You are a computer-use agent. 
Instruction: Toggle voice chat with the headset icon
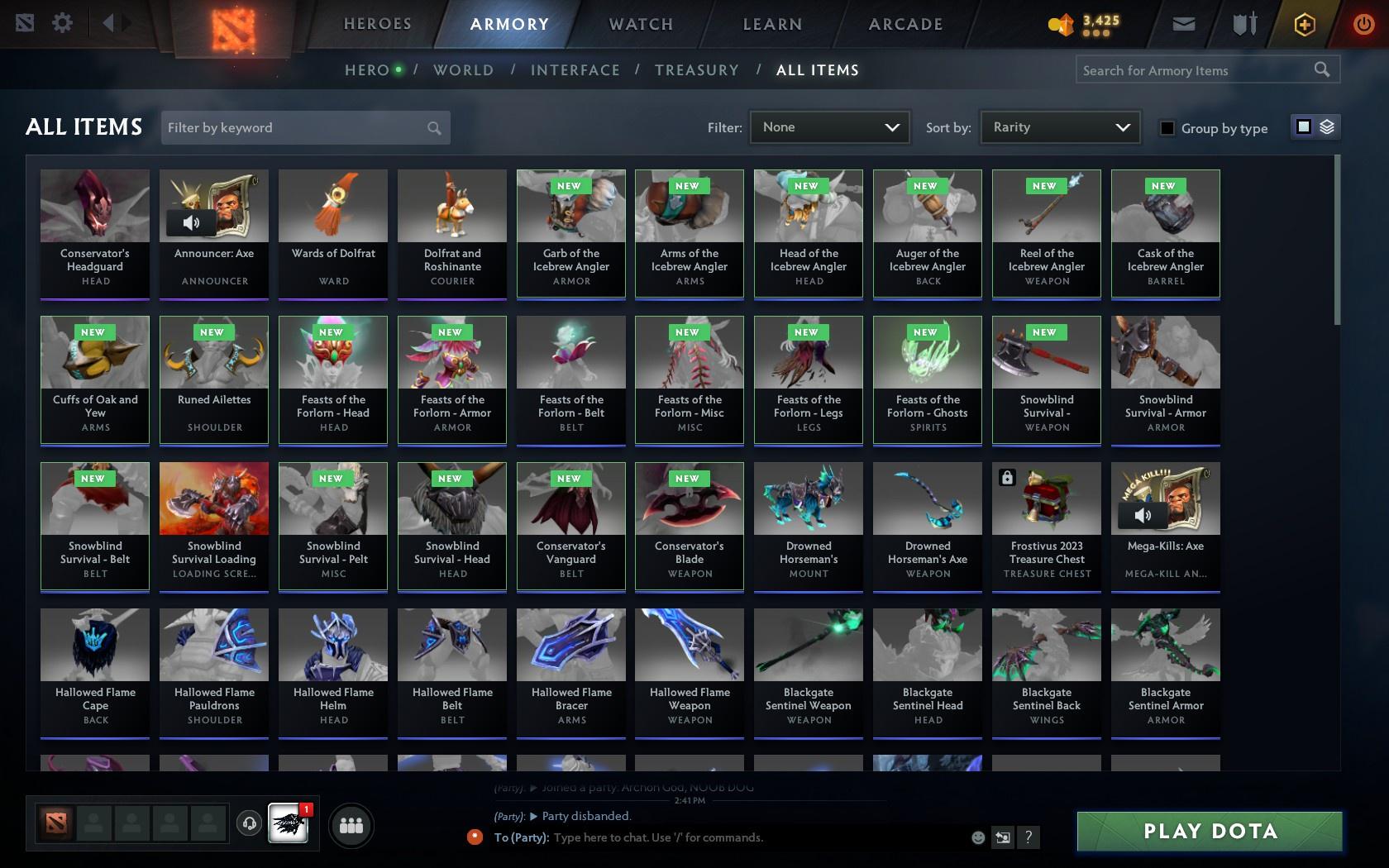[x=250, y=824]
